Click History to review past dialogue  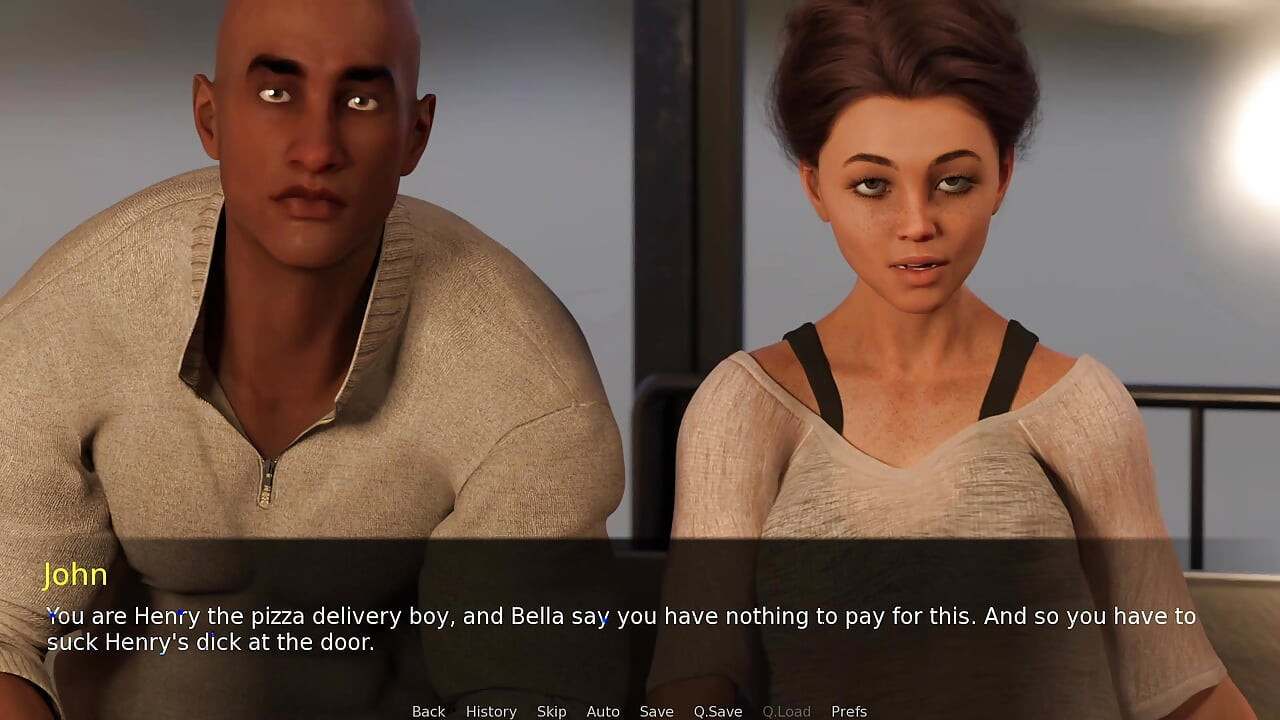tap(491, 711)
